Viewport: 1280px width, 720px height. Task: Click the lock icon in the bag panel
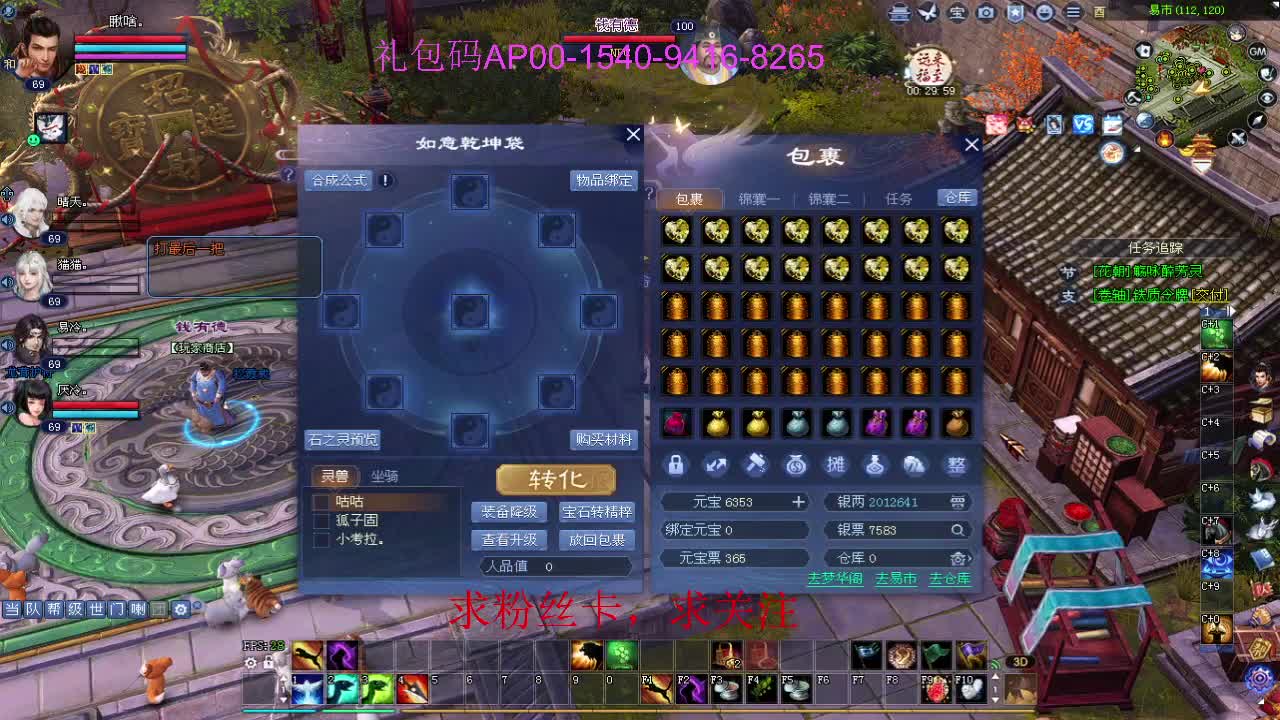[x=675, y=465]
